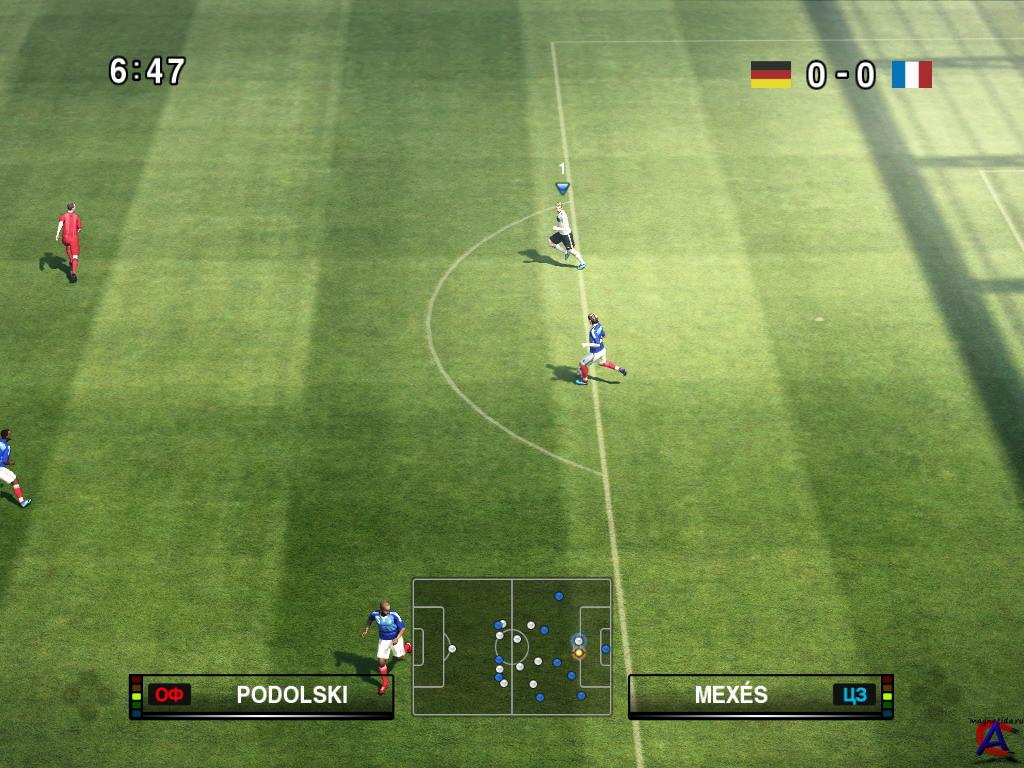Click the red ОФ position badge
The image size is (1024, 768).
169,695
